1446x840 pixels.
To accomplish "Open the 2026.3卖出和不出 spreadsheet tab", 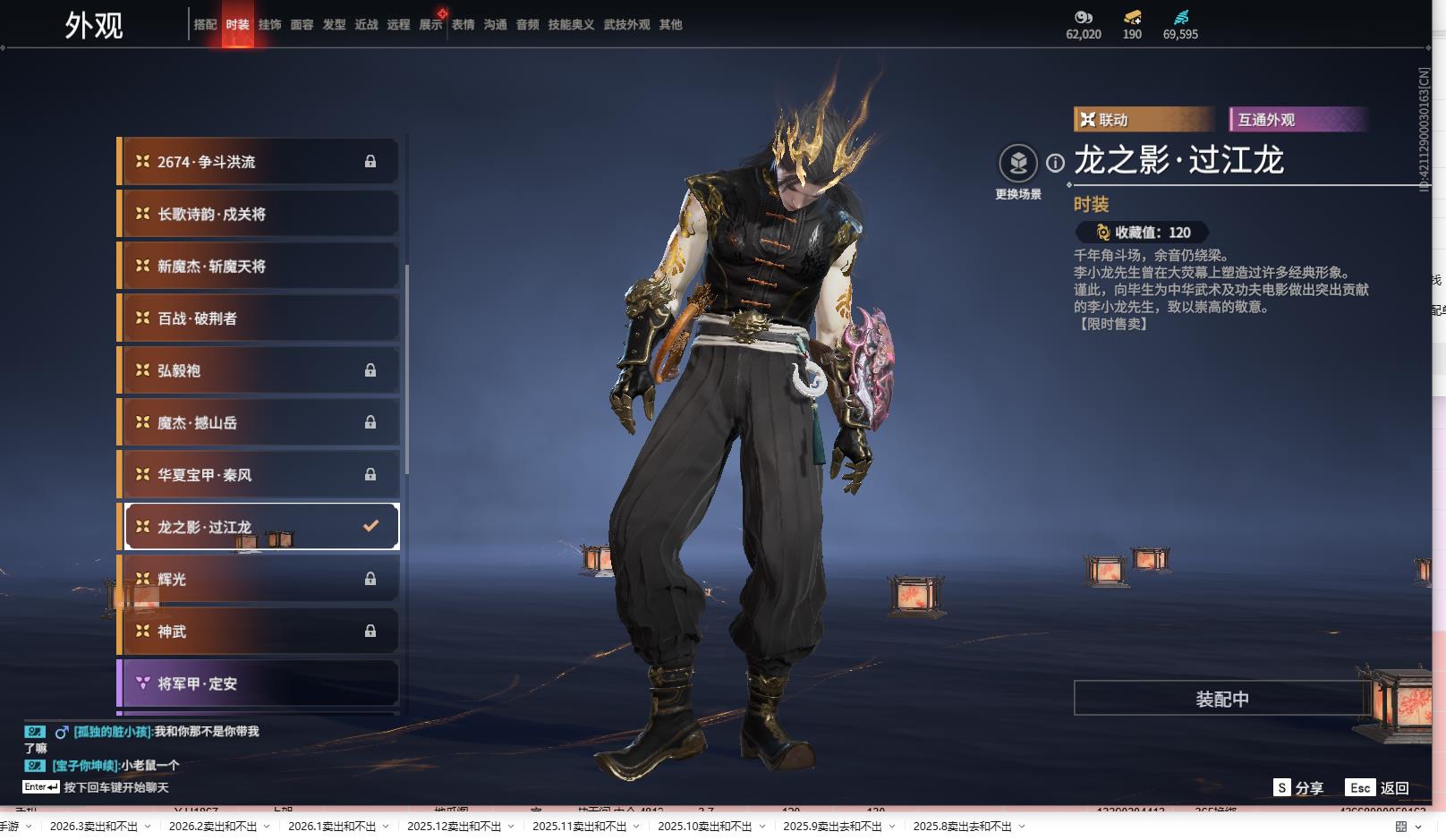I will point(94,827).
